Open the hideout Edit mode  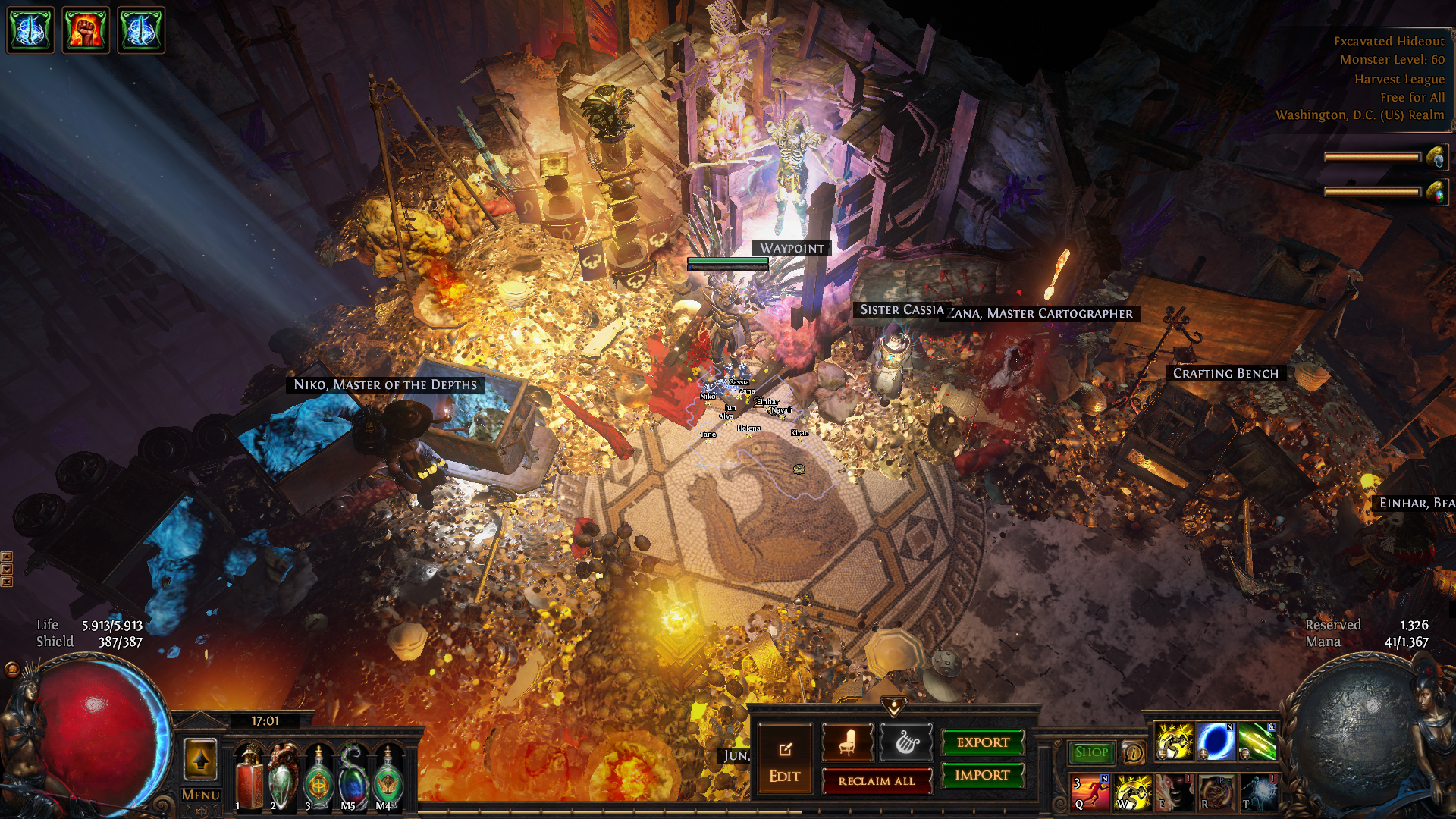point(784,761)
